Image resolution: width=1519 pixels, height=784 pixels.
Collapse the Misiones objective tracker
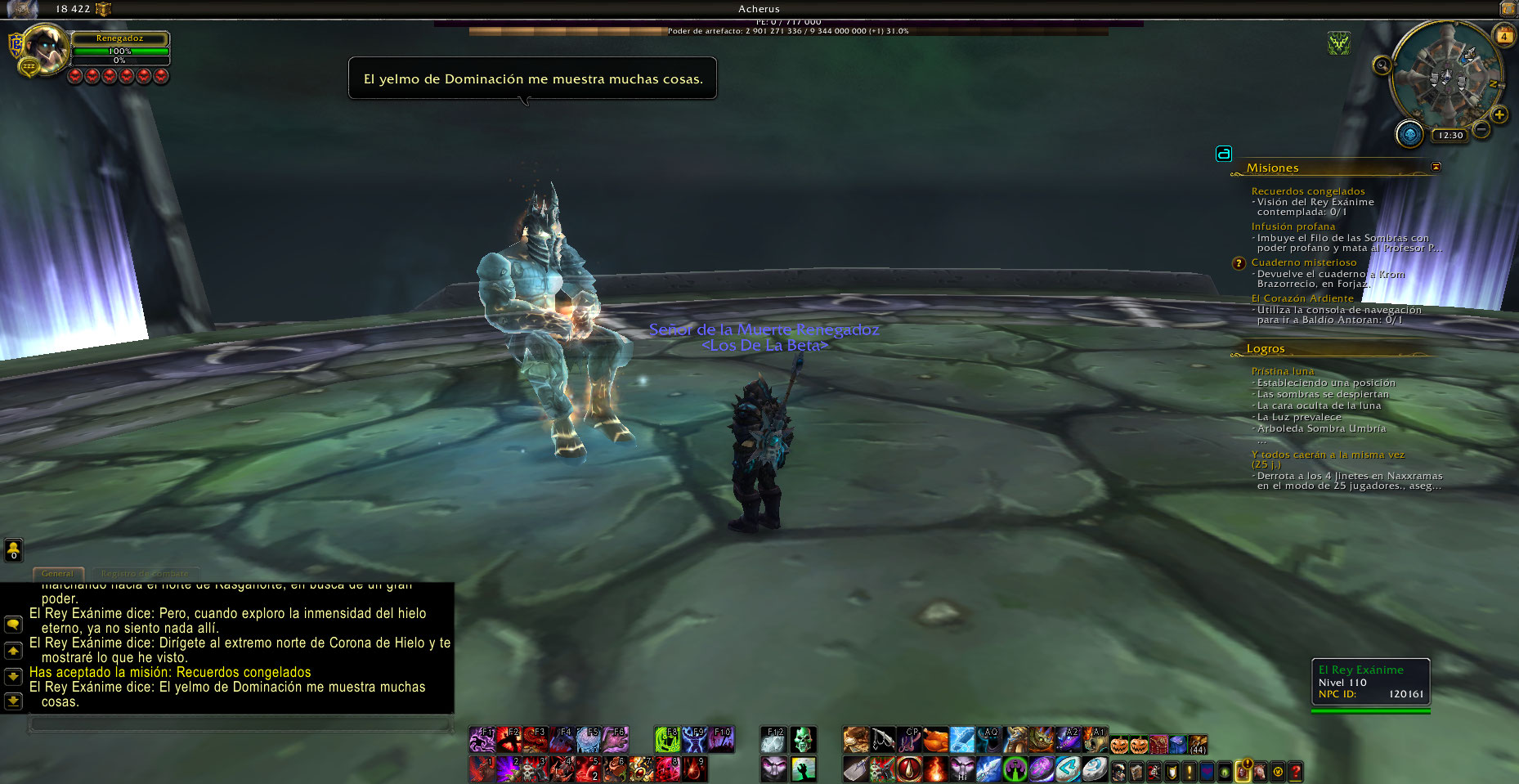point(1436,167)
